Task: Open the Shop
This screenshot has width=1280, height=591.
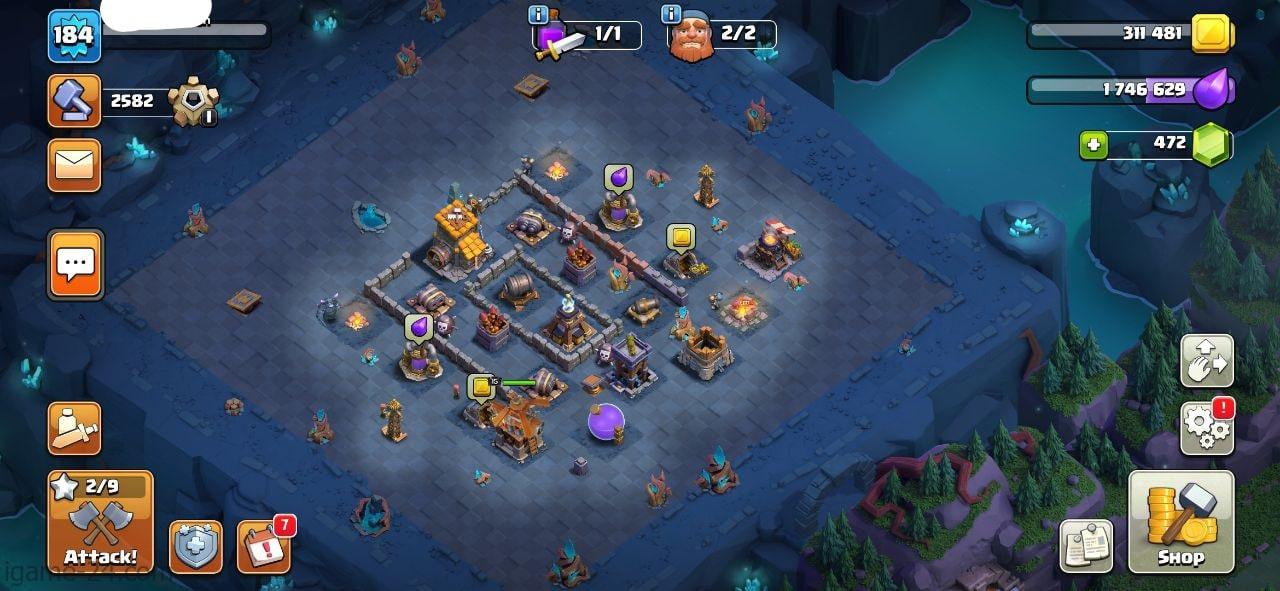Action: pyautogui.click(x=1181, y=522)
